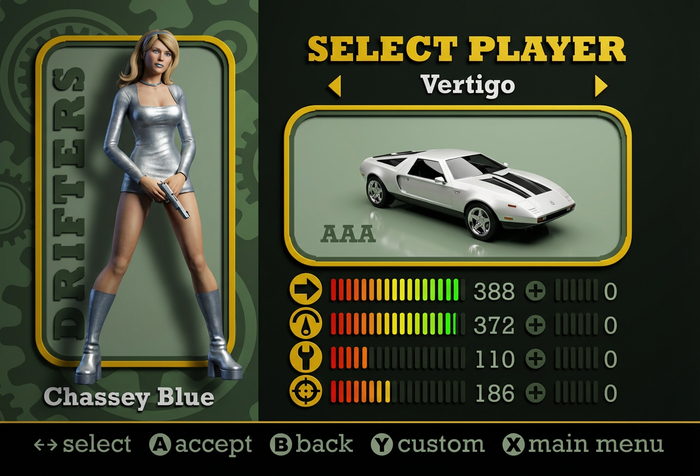Image resolution: width=700 pixels, height=476 pixels.
Task: Click the gauge acceleration stat icon
Action: coord(306,324)
